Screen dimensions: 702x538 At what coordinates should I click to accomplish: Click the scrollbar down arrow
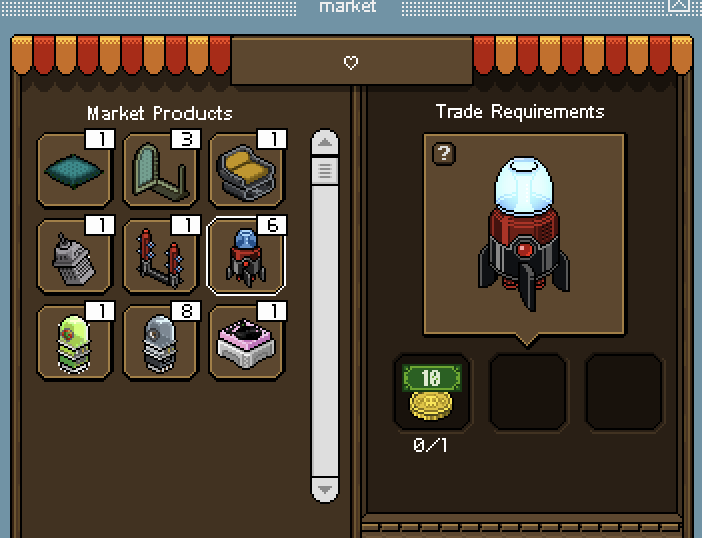coord(324,489)
